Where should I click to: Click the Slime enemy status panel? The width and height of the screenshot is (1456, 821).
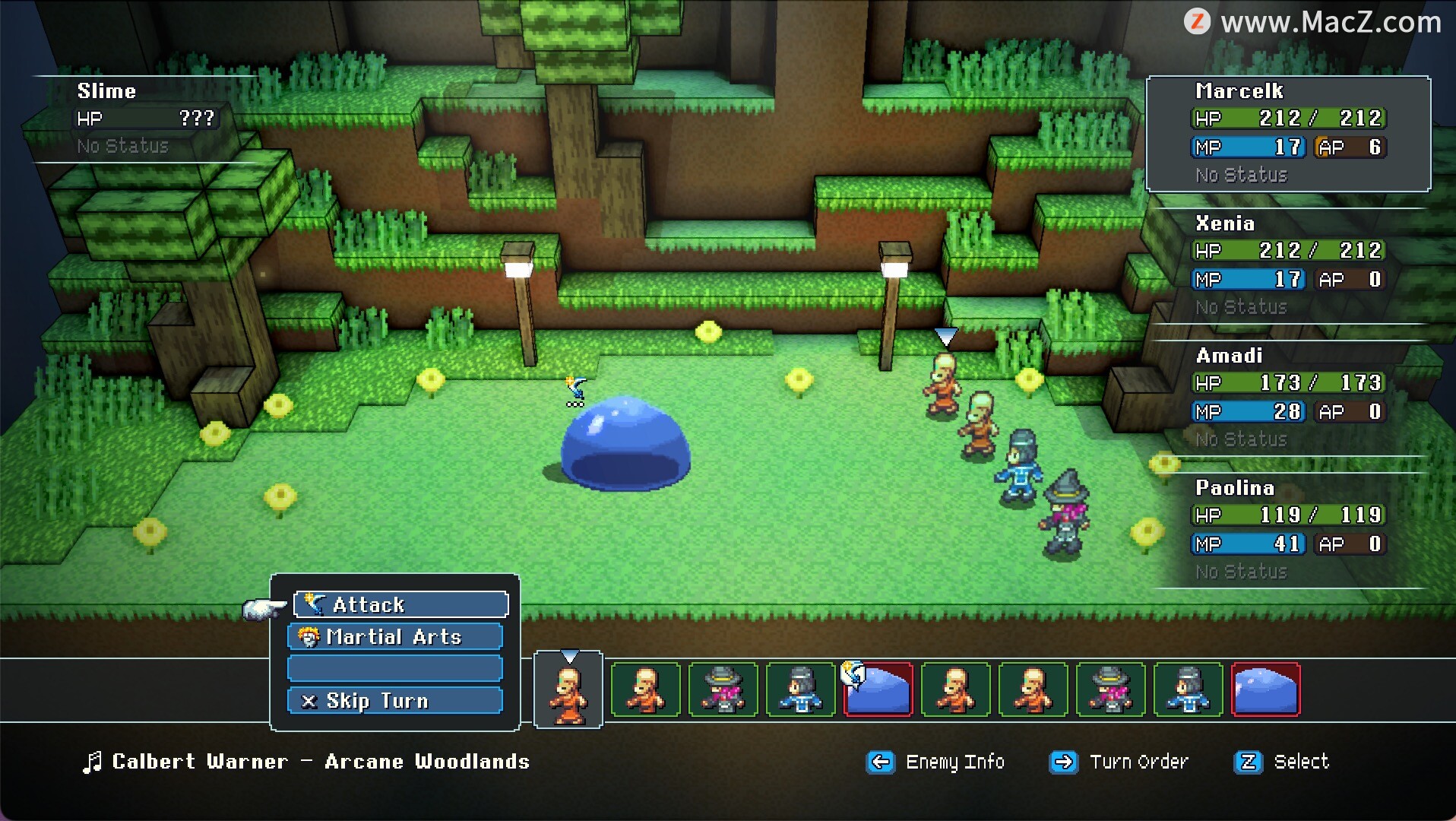click(146, 119)
